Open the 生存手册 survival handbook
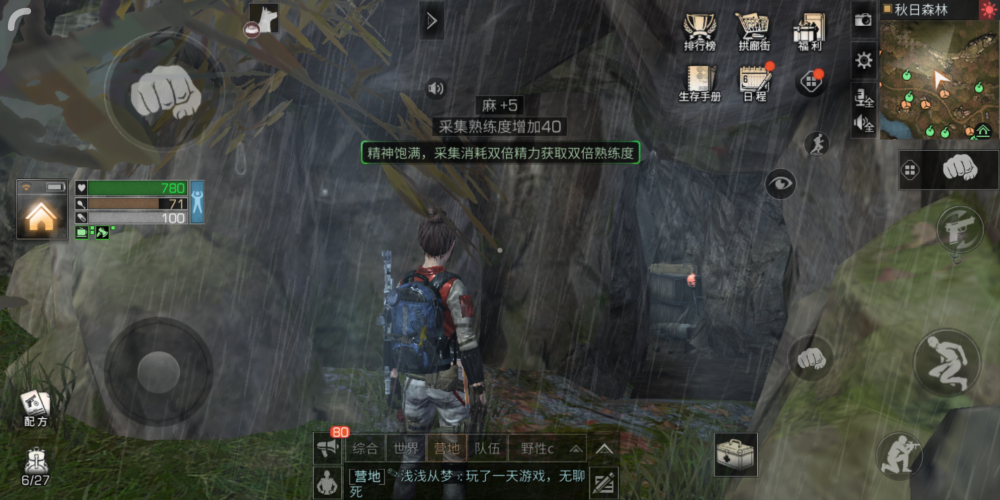Viewport: 1000px width, 500px height. [x=699, y=83]
